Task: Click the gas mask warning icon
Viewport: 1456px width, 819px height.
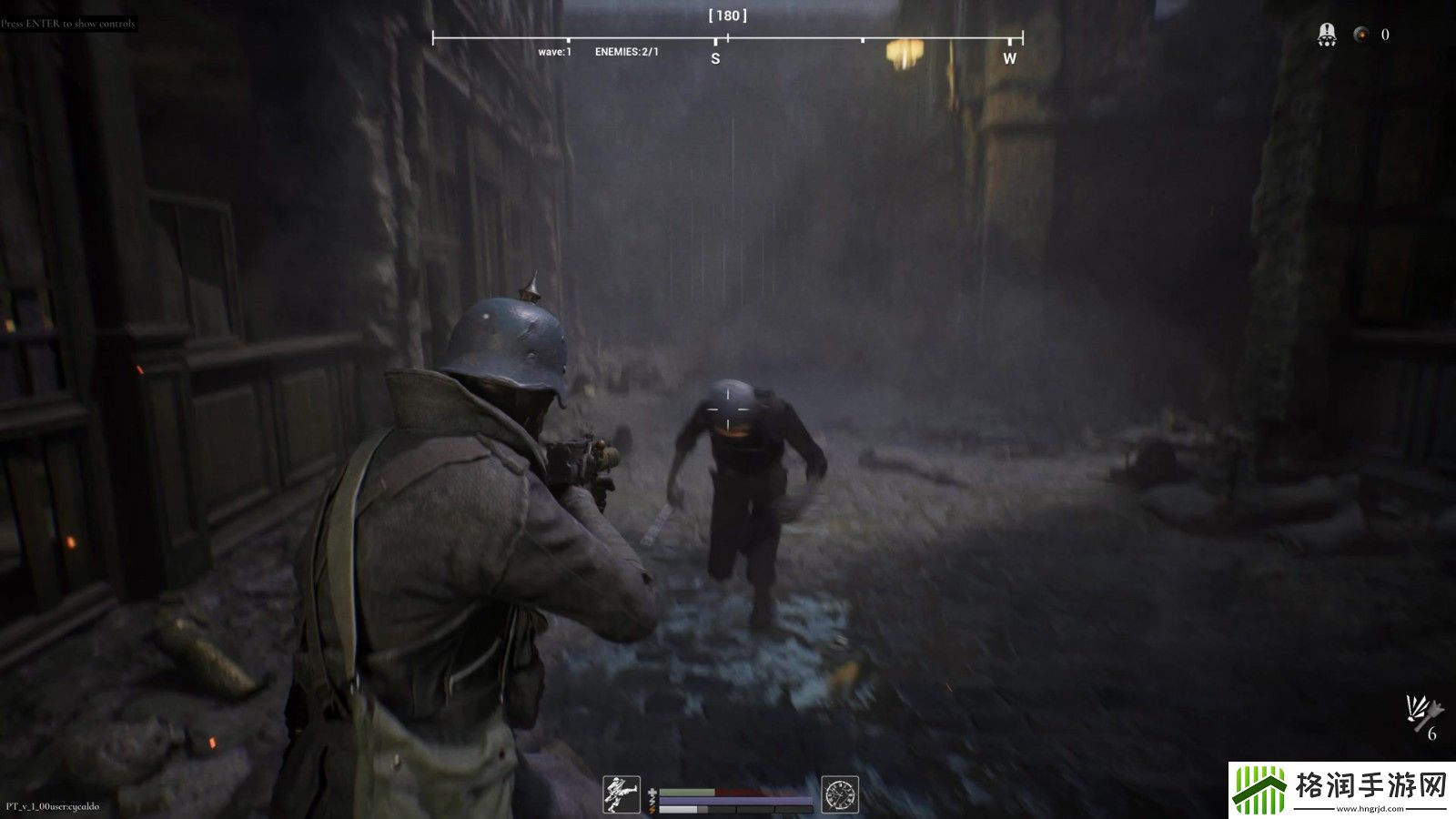Action: (x=1327, y=35)
